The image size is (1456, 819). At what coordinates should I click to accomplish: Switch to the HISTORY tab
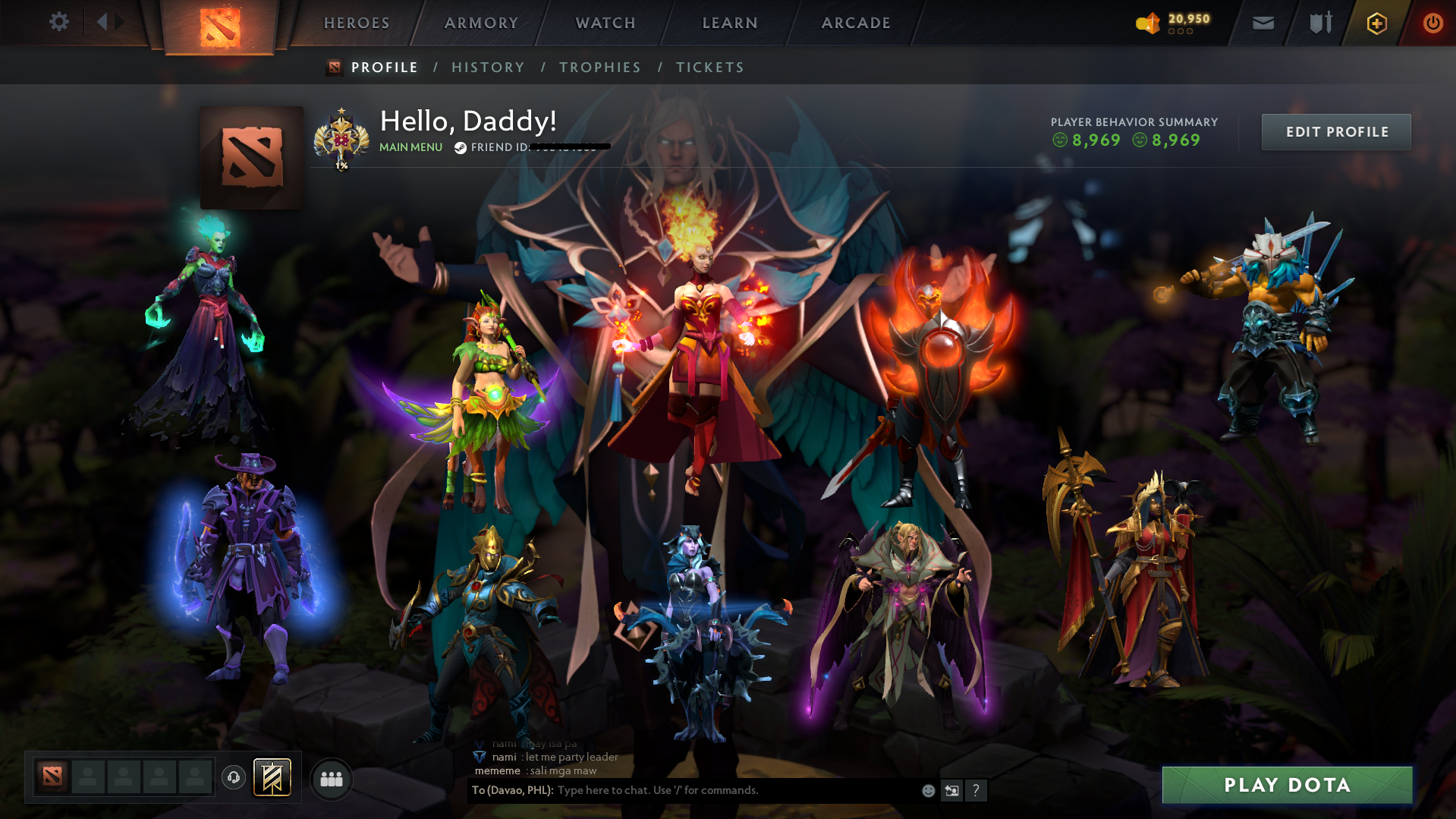488,67
